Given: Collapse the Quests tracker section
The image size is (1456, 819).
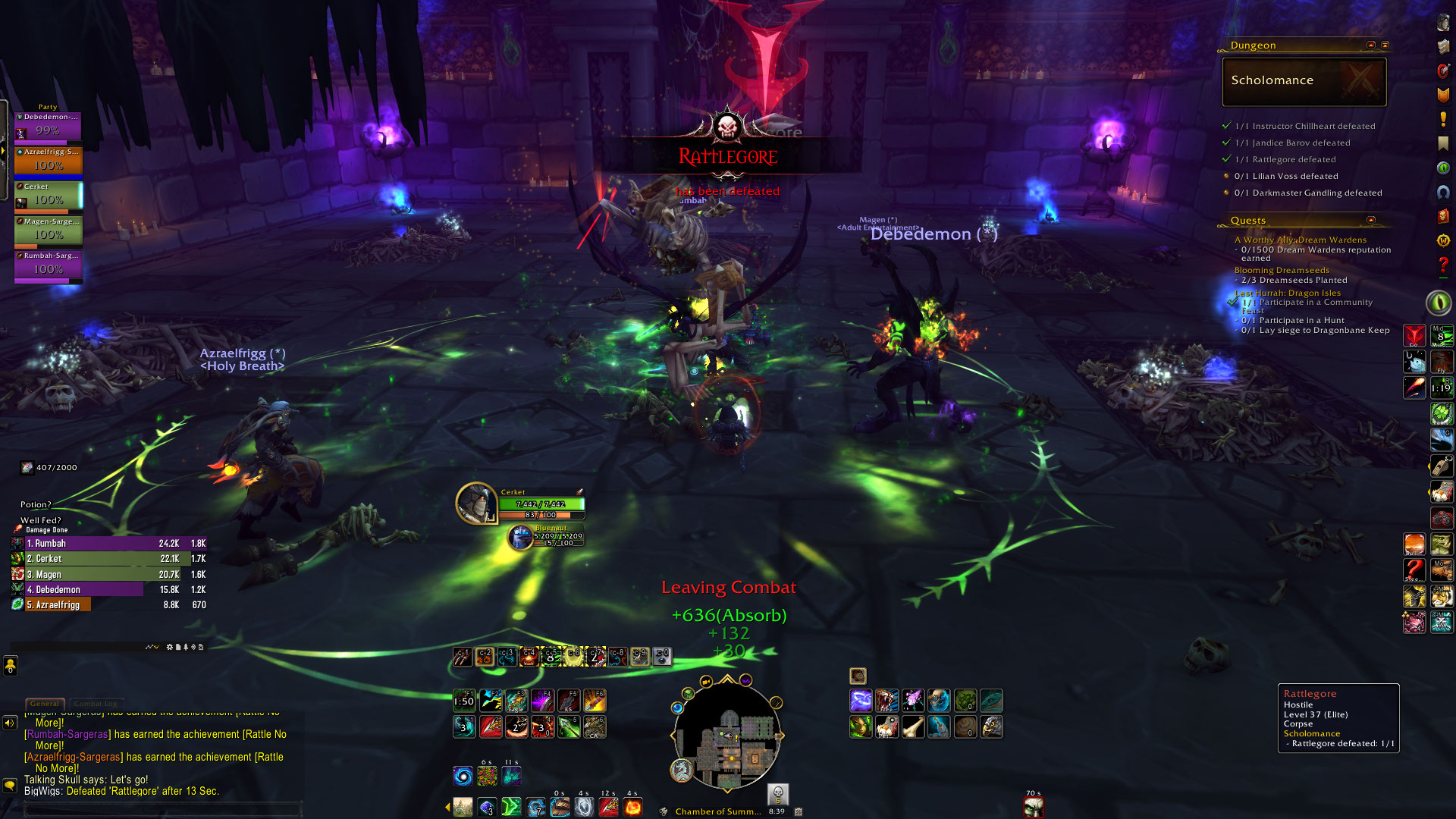Looking at the screenshot, I should pyautogui.click(x=1370, y=221).
